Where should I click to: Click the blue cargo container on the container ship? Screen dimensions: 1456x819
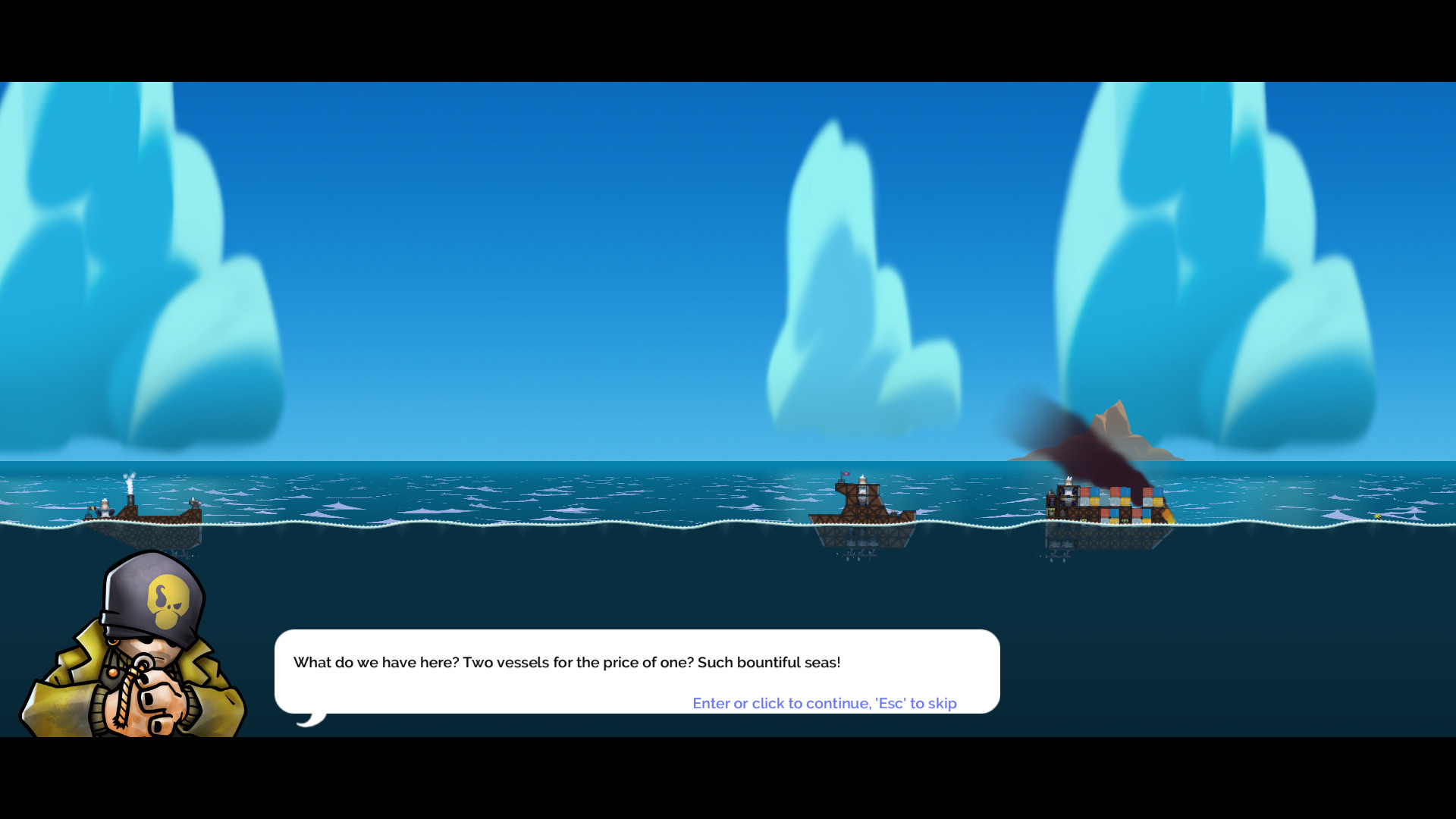[x=1095, y=491]
